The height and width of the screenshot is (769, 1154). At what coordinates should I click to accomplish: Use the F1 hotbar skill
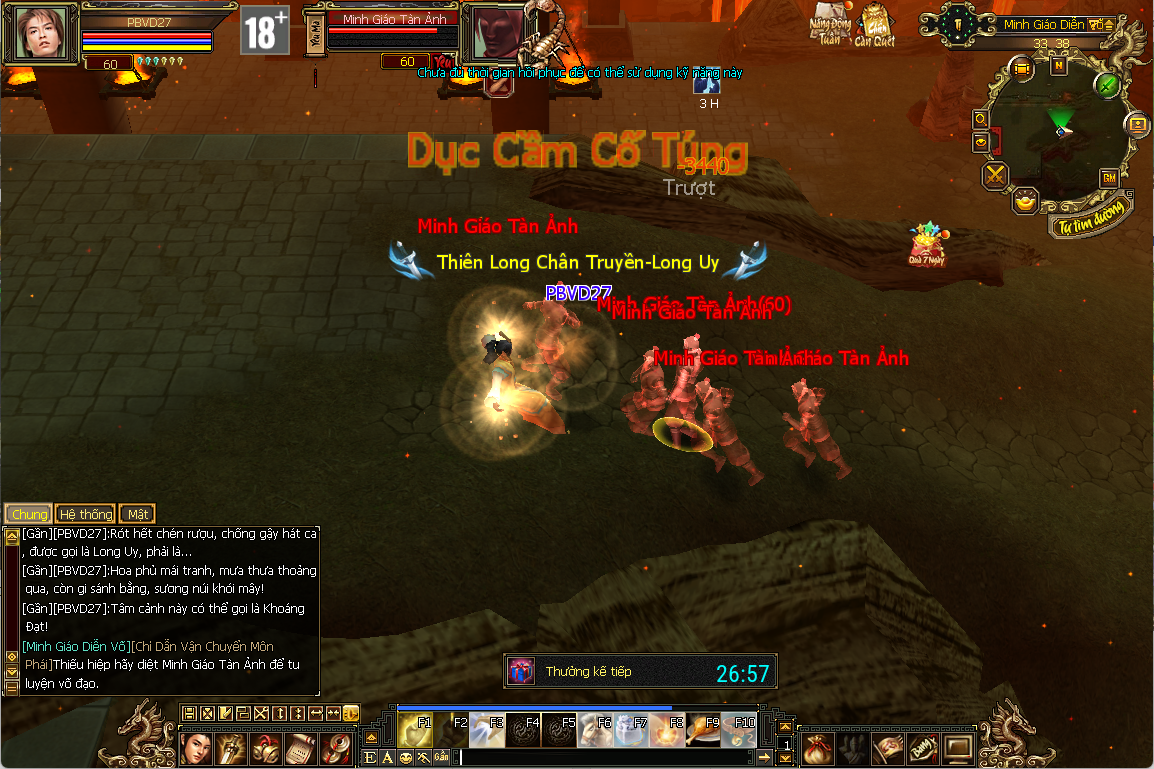pos(413,731)
